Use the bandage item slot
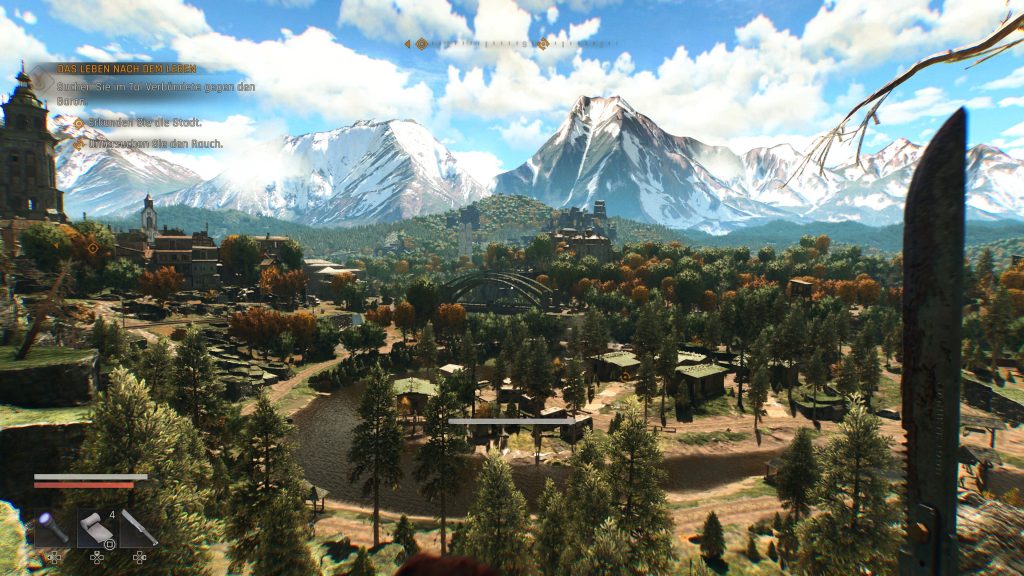This screenshot has height=576, width=1024. click(96, 526)
